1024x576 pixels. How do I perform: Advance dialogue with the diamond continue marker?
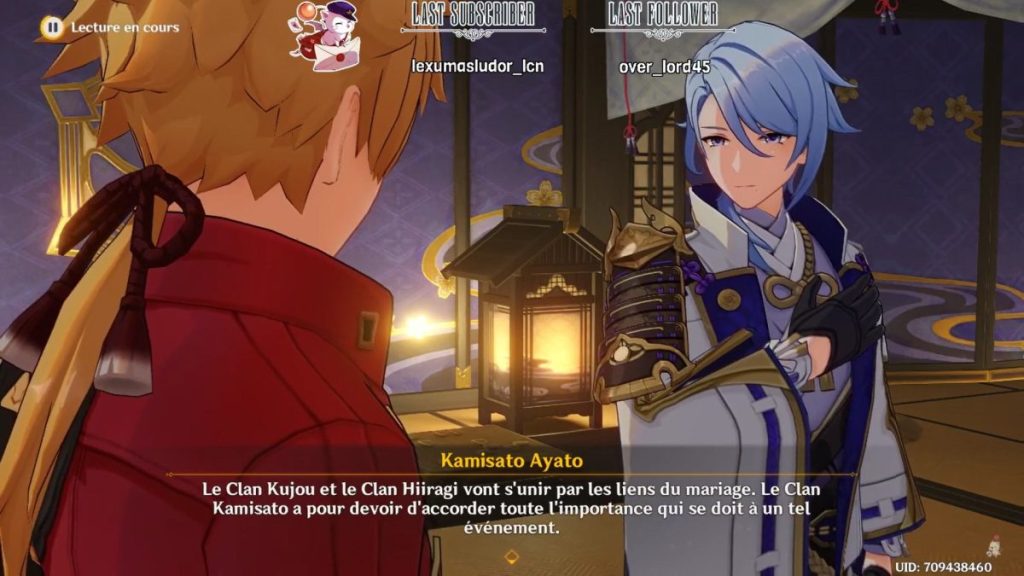[512, 556]
